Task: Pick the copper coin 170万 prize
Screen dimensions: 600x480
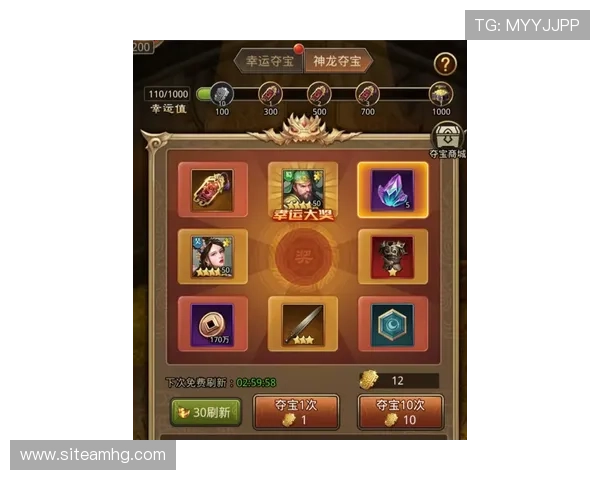Action: click(213, 324)
